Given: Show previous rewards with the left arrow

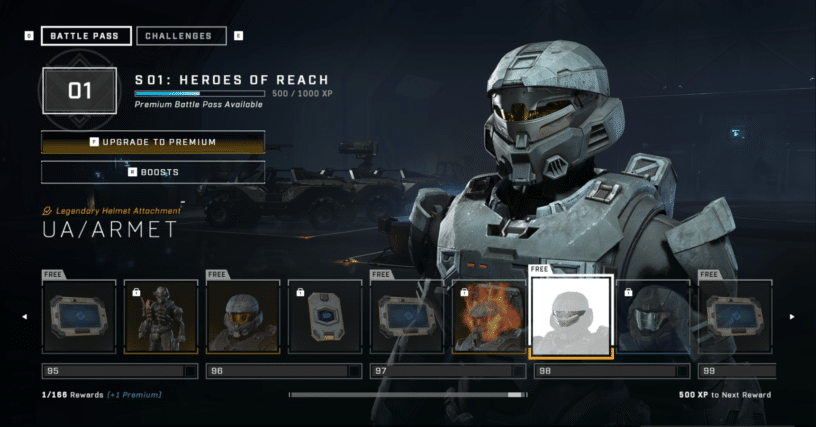Looking at the screenshot, I should [x=25, y=317].
